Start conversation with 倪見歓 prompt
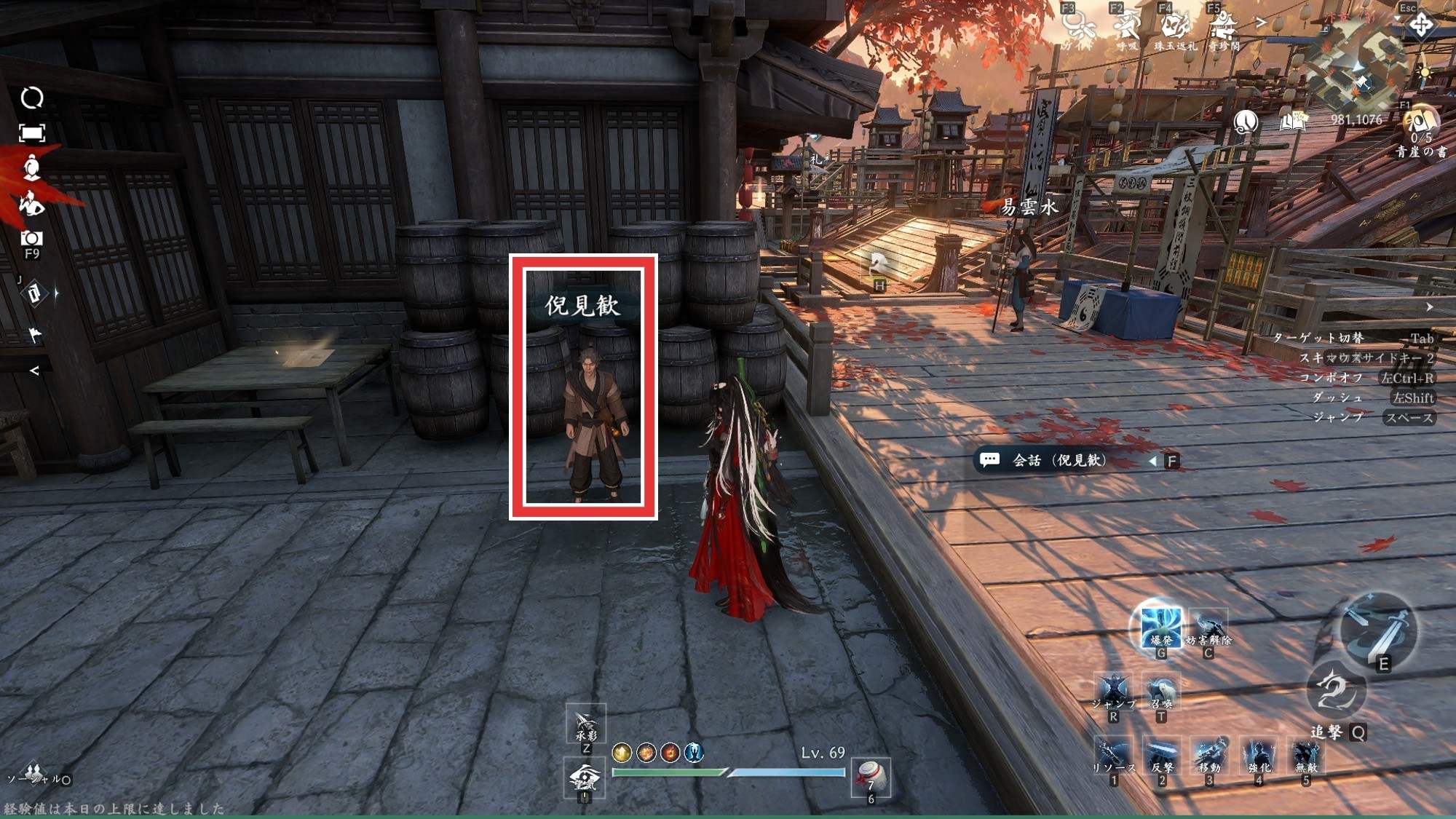Image resolution: width=1456 pixels, height=819 pixels. click(1060, 460)
